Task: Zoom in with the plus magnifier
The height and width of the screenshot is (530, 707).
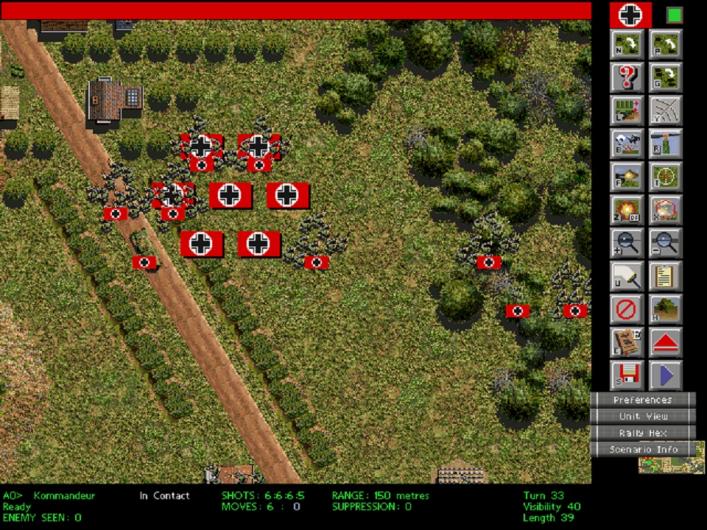Action: 627,242
